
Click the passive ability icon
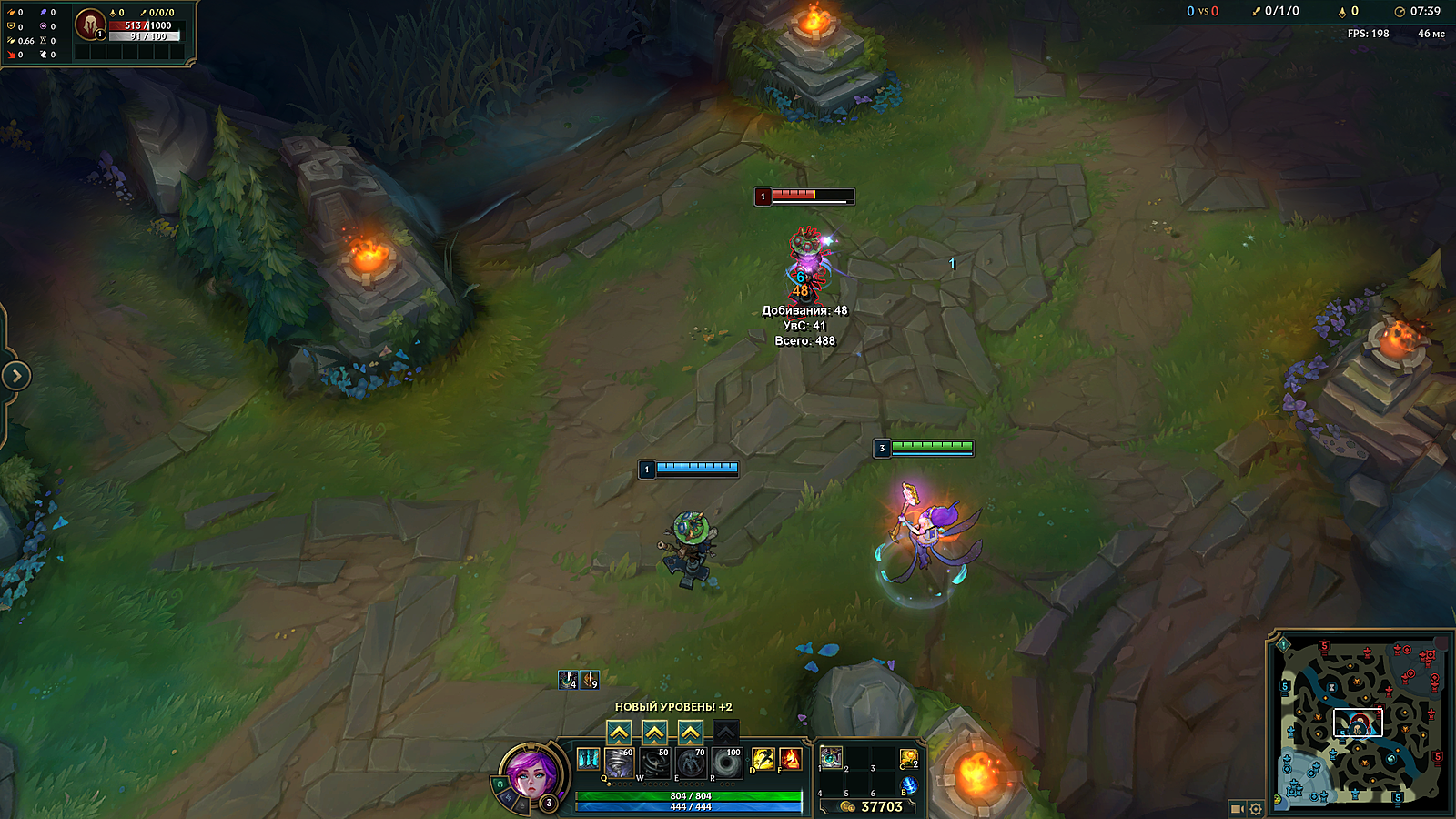[588, 759]
